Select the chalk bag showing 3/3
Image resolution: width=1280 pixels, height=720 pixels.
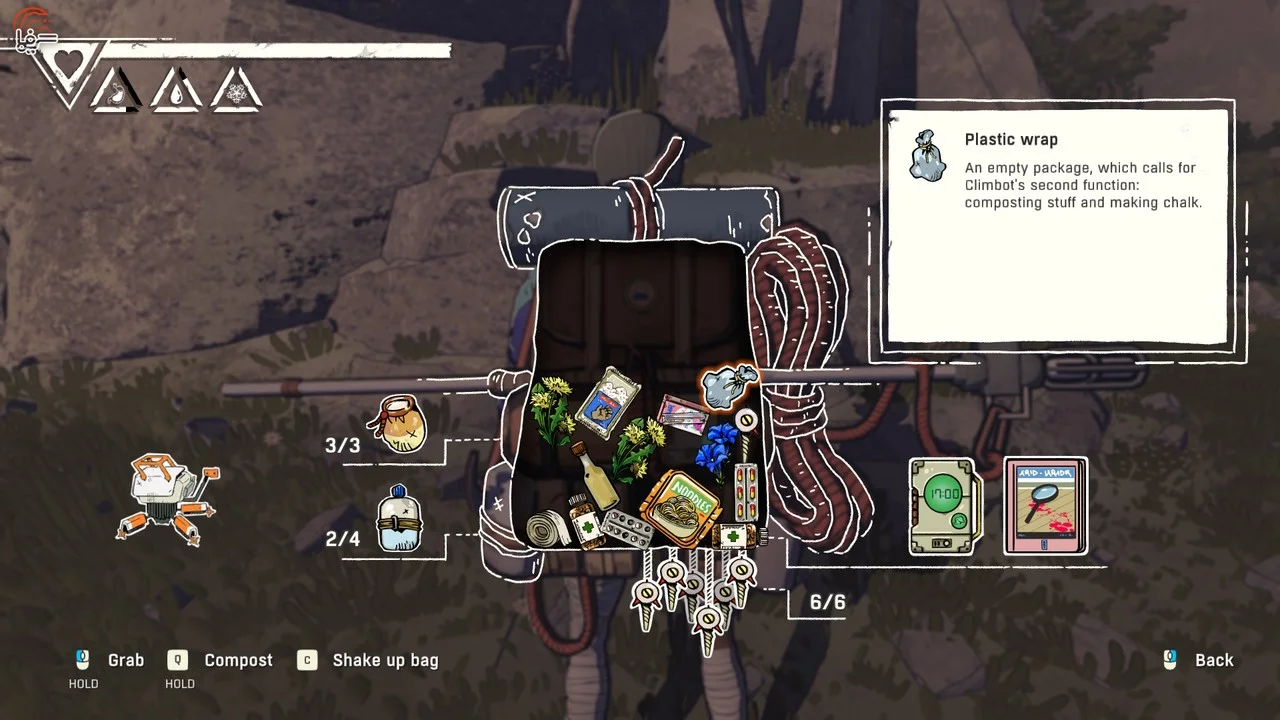pyautogui.click(x=399, y=424)
